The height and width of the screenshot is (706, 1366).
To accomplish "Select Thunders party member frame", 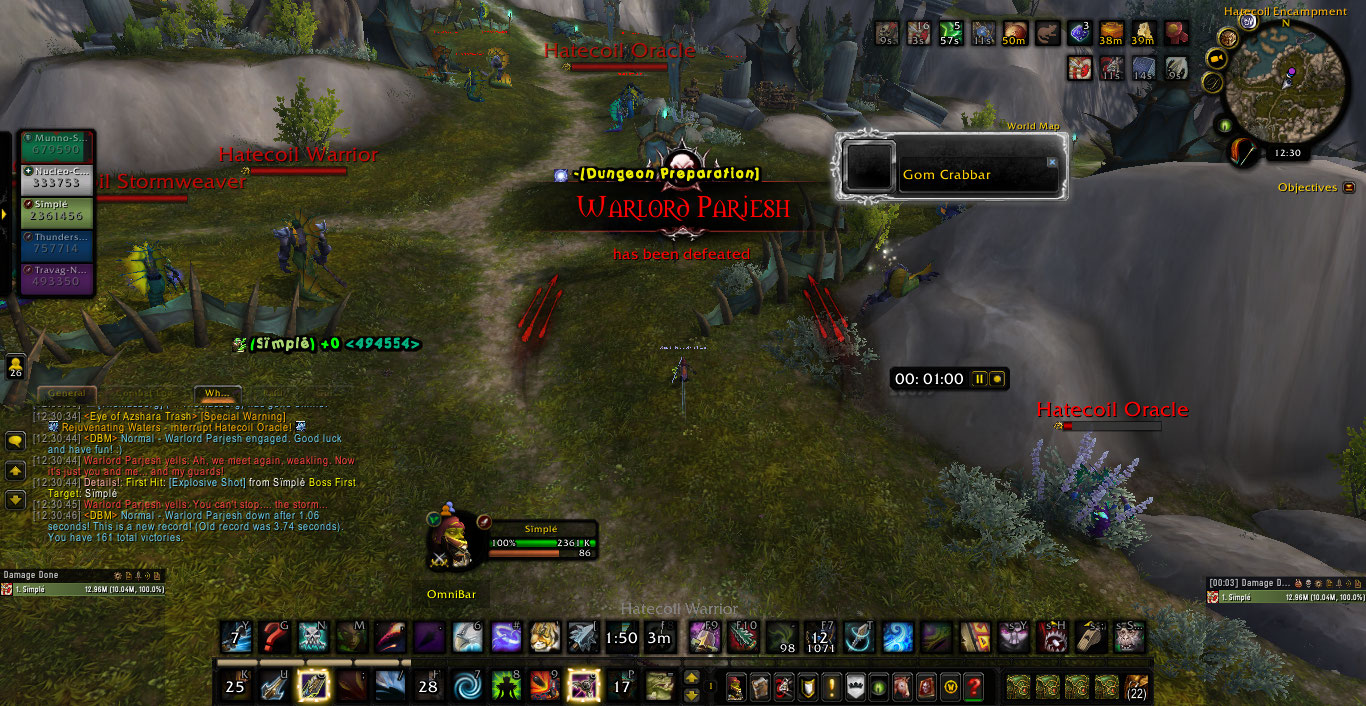I will tap(56, 244).
